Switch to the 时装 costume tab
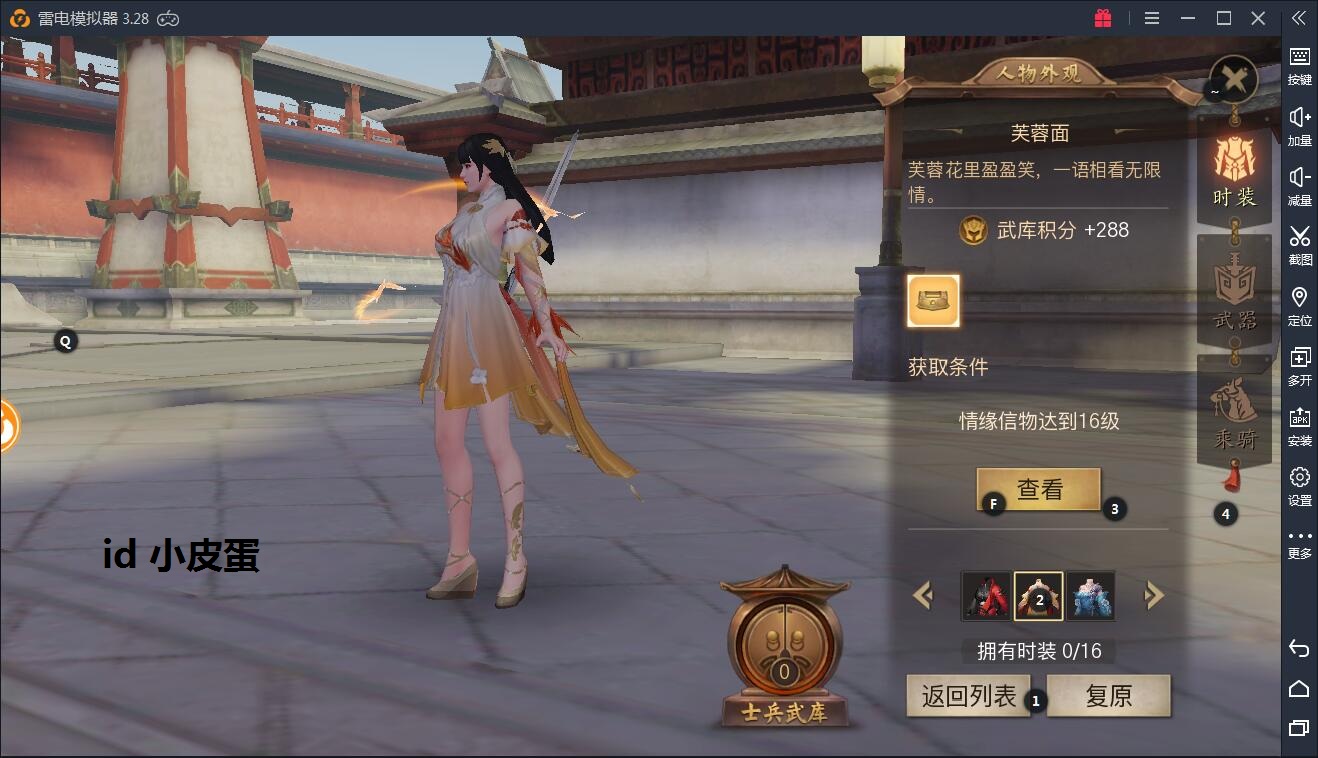The width and height of the screenshot is (1318, 758). [x=1234, y=170]
